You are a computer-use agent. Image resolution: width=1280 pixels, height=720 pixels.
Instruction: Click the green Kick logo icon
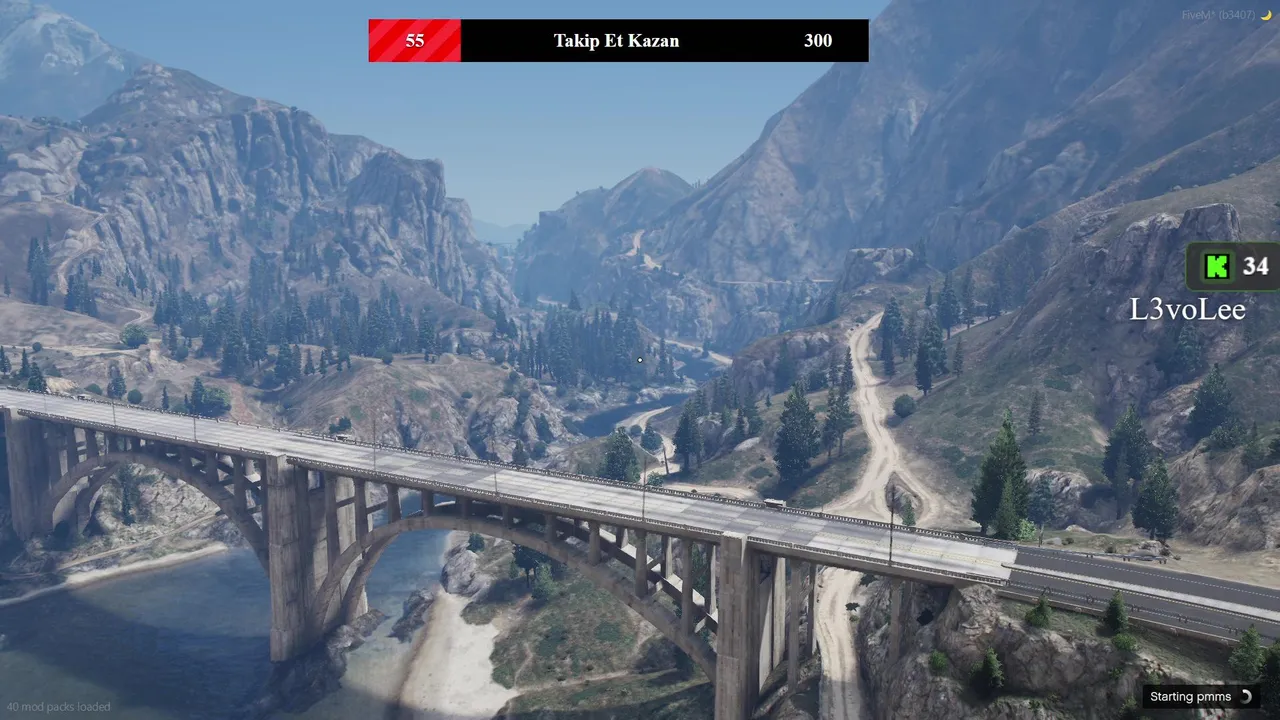click(x=1217, y=266)
